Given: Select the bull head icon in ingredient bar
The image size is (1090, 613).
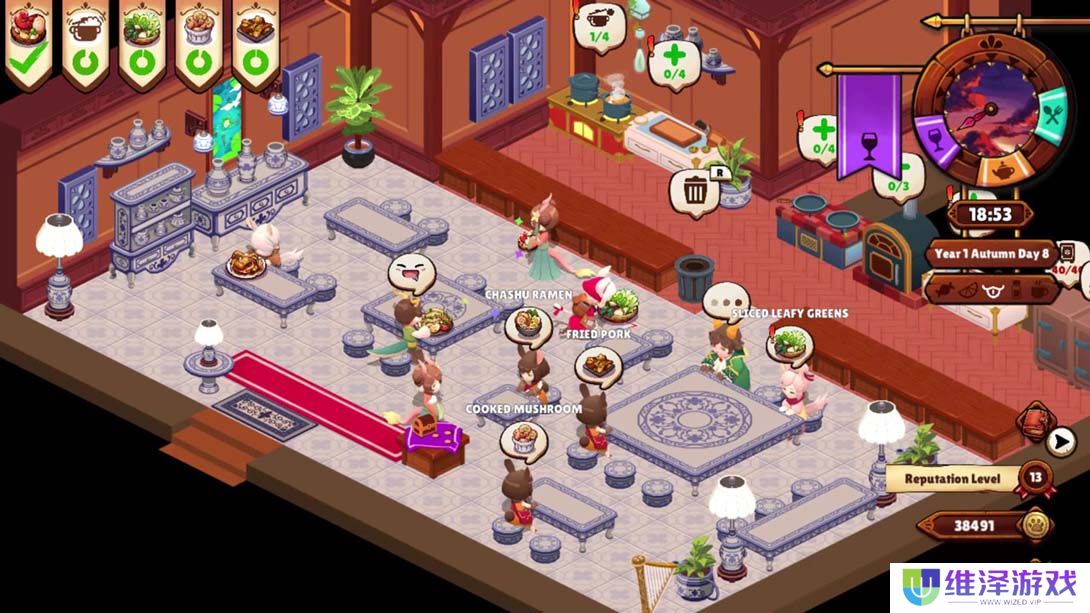Looking at the screenshot, I should click(993, 290).
